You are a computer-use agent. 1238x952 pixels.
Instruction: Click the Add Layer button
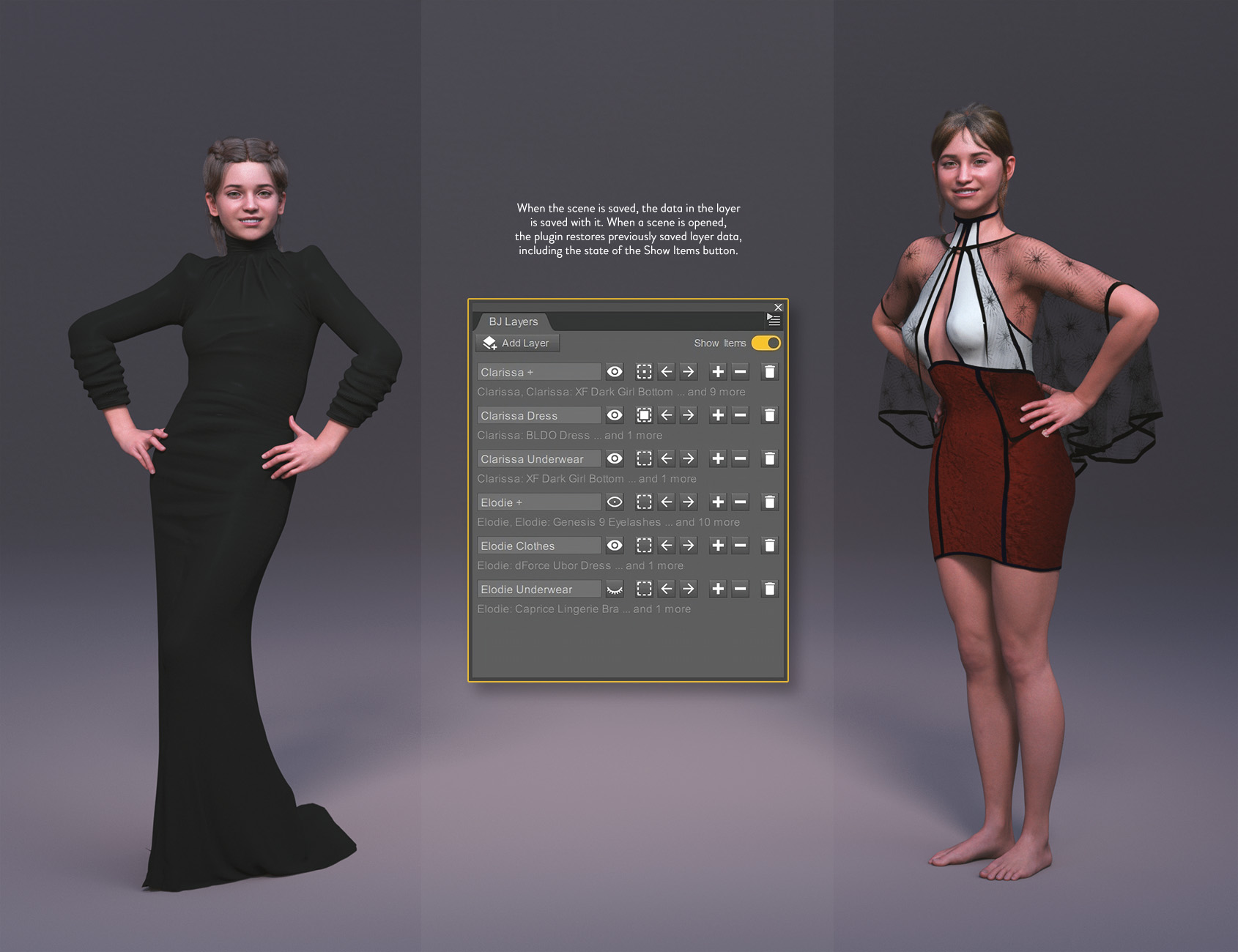tap(516, 343)
